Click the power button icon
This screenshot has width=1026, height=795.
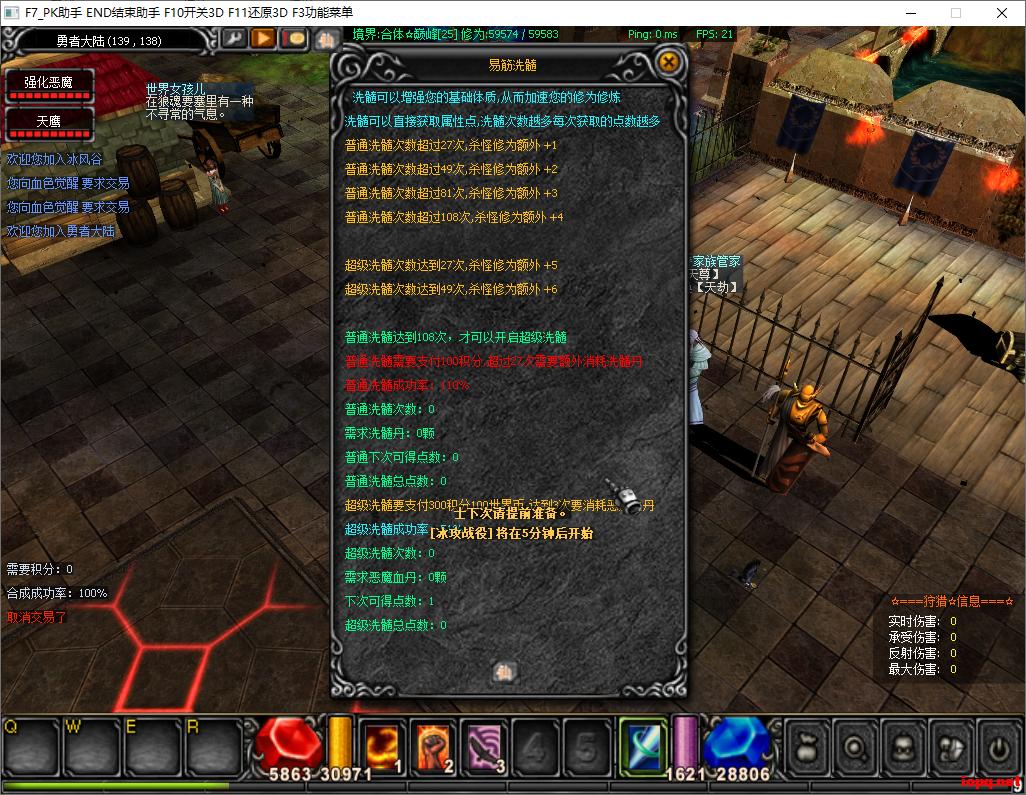tap(997, 747)
